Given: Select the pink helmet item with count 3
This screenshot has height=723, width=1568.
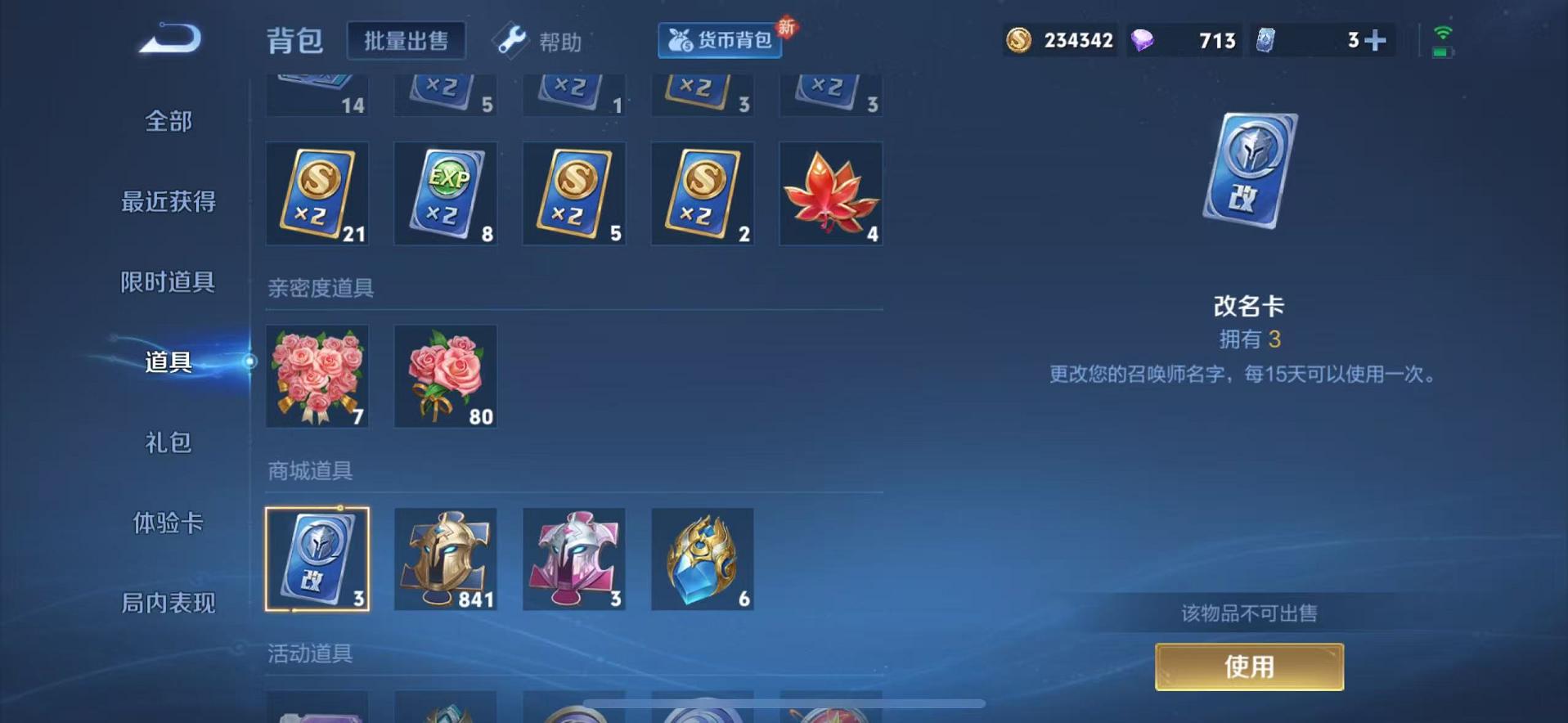Looking at the screenshot, I should tap(573, 559).
